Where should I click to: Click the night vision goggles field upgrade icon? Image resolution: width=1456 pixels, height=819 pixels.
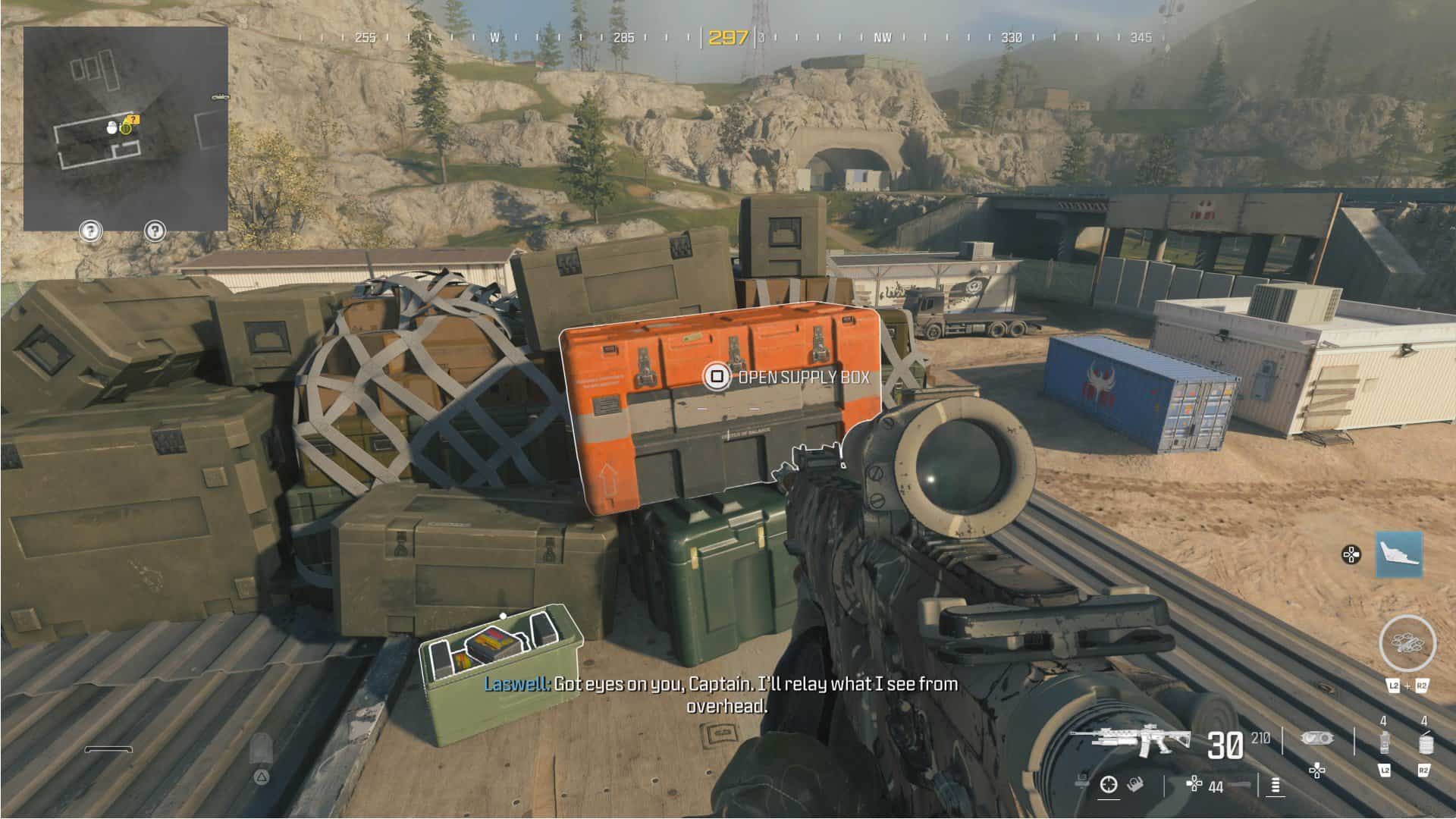1315,738
